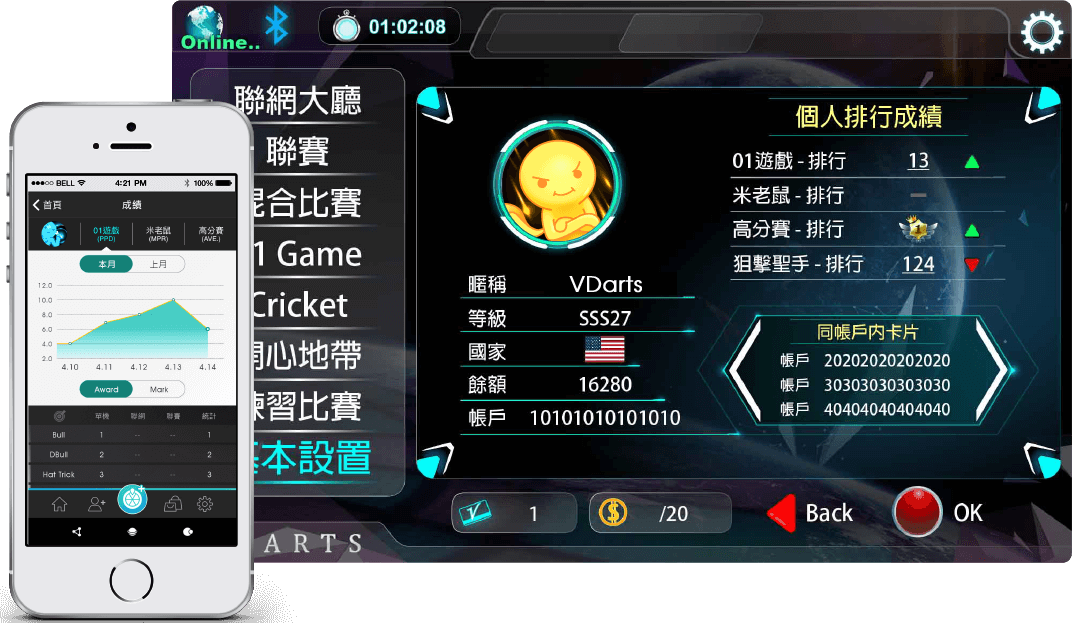Show next account cards with right arrow
Screen dimensions: 1072x623
pyautogui.click(x=991, y=368)
